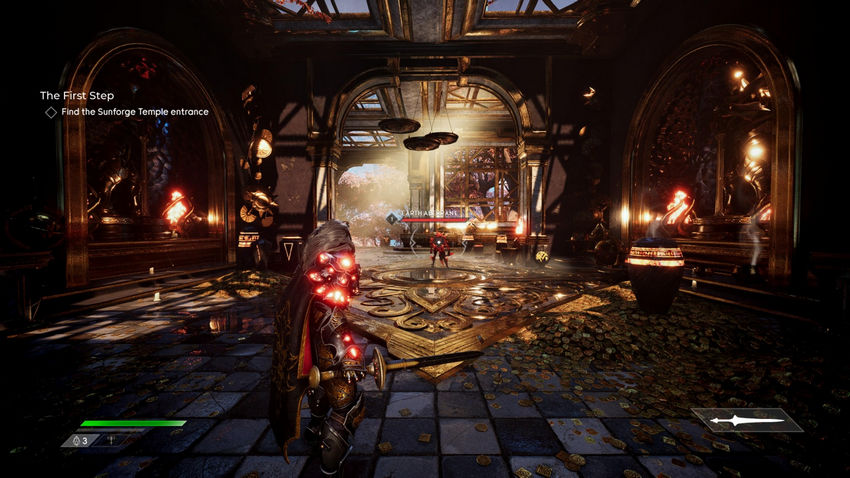The image size is (850, 478).
Task: Click the equipped sword weapon icon
Action: [x=747, y=420]
